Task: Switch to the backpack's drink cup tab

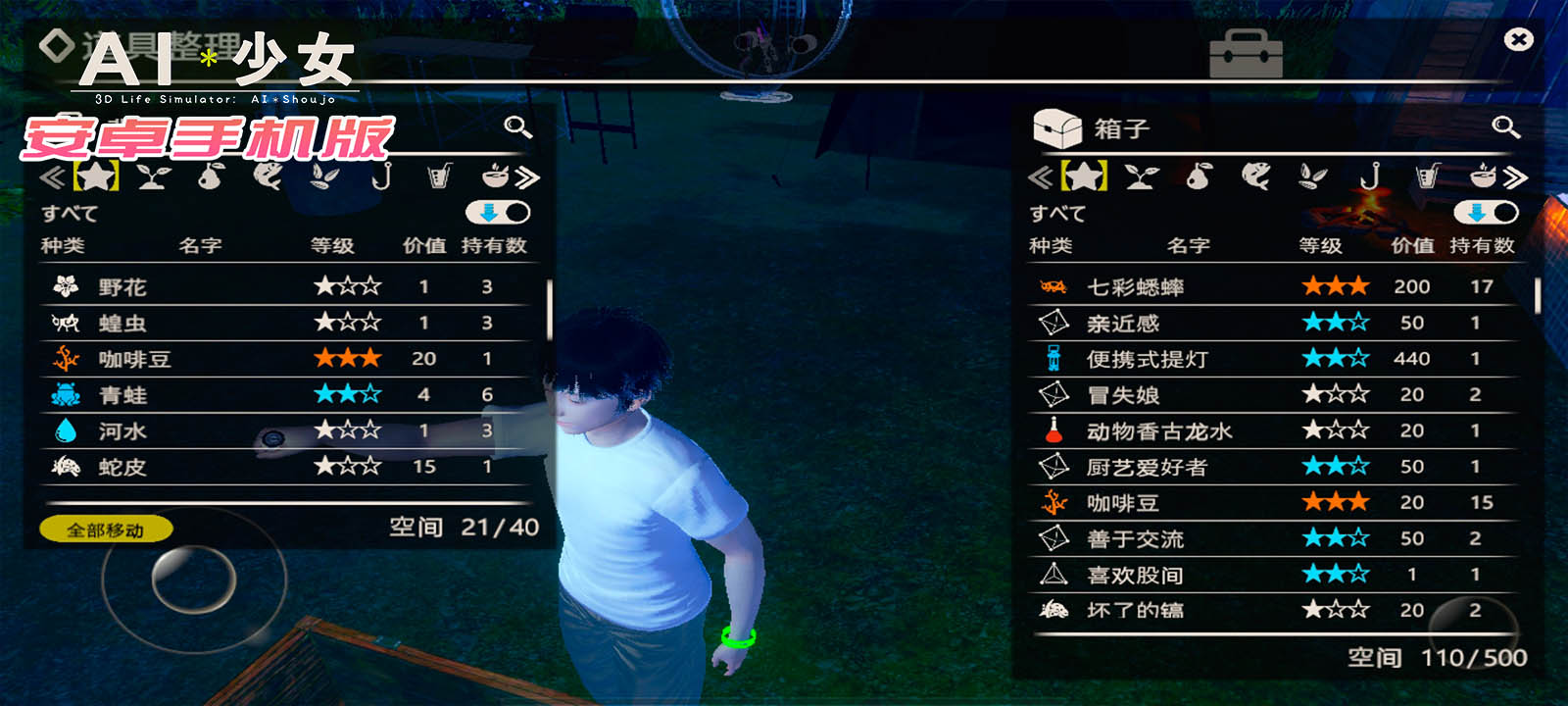Action: pos(440,176)
